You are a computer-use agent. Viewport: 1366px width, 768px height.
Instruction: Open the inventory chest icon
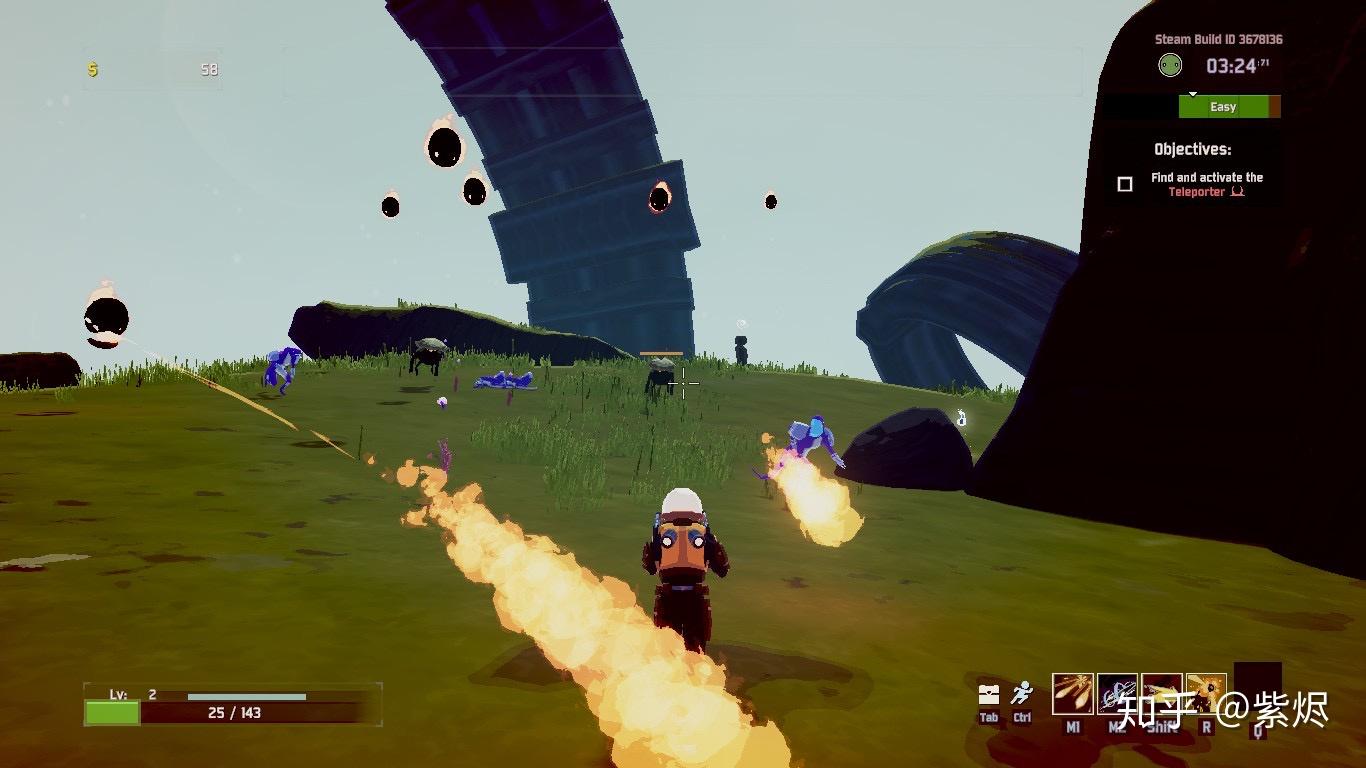pos(989,694)
